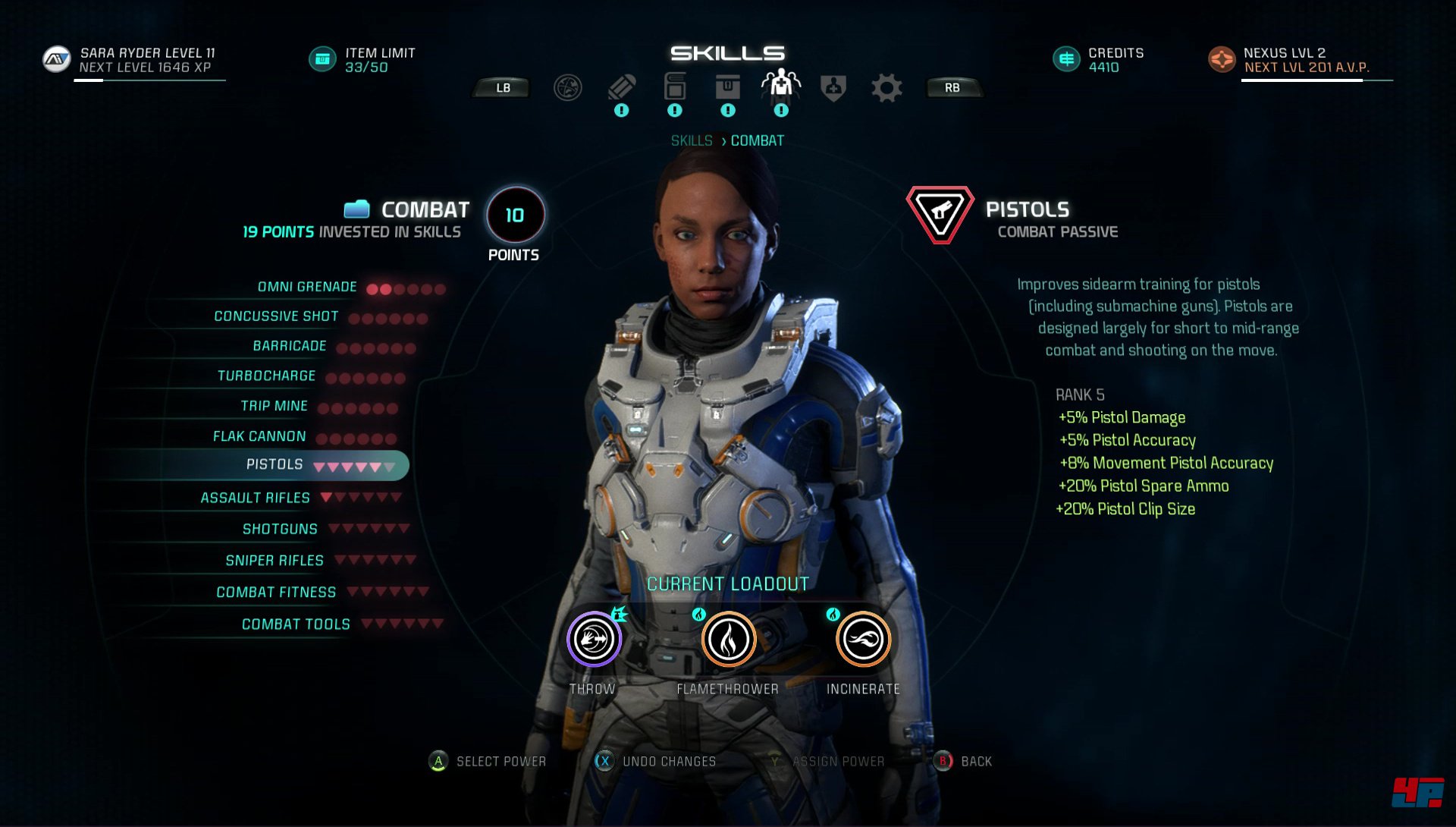Open the Sniper Rifles passive
This screenshot has width=1456, height=827.
[275, 561]
